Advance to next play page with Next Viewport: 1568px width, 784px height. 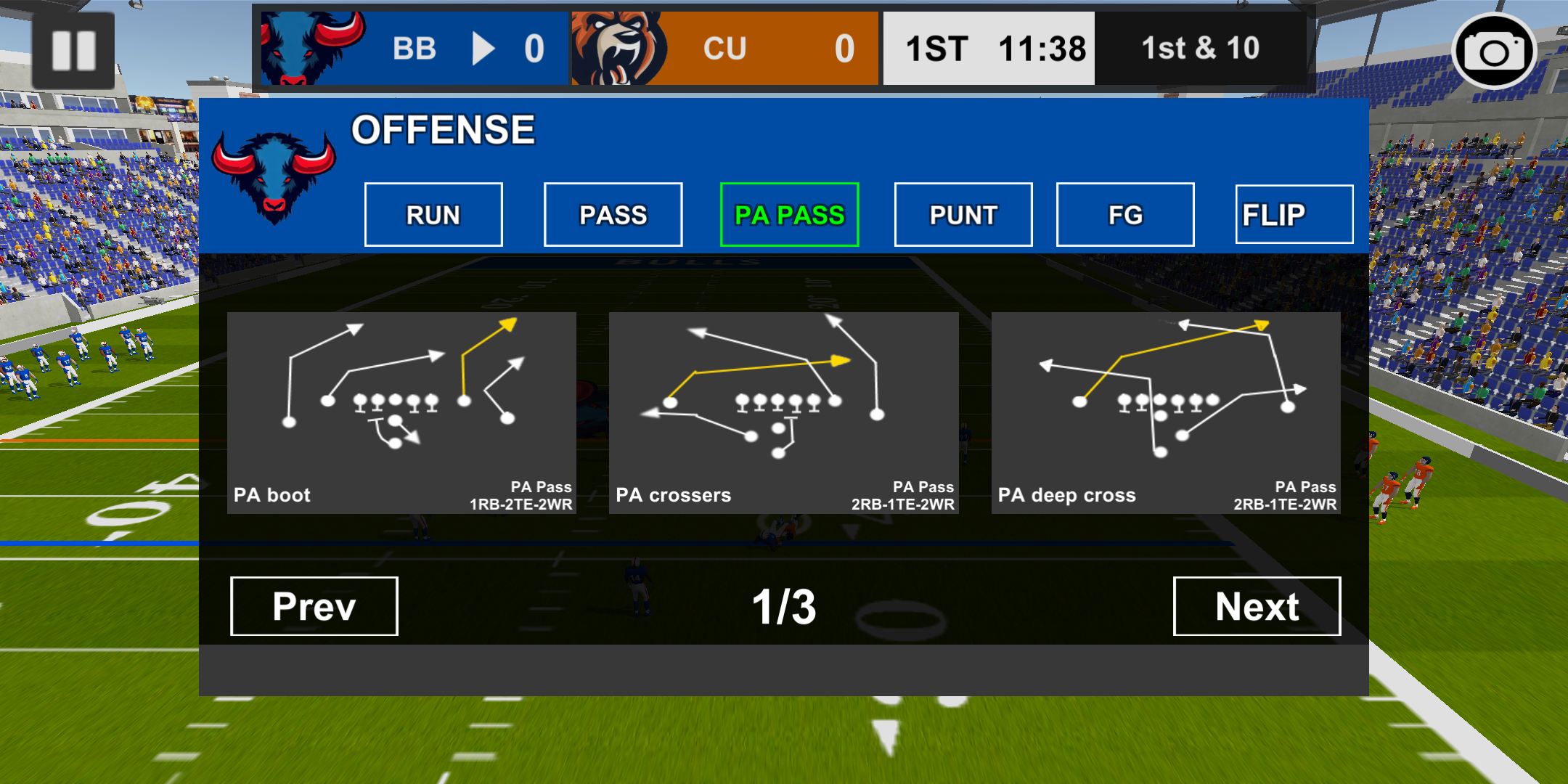click(x=1257, y=606)
